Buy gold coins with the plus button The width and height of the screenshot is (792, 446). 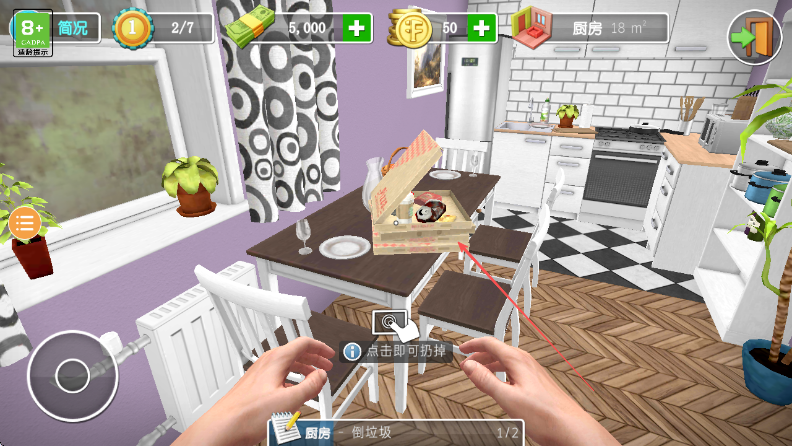click(x=481, y=28)
